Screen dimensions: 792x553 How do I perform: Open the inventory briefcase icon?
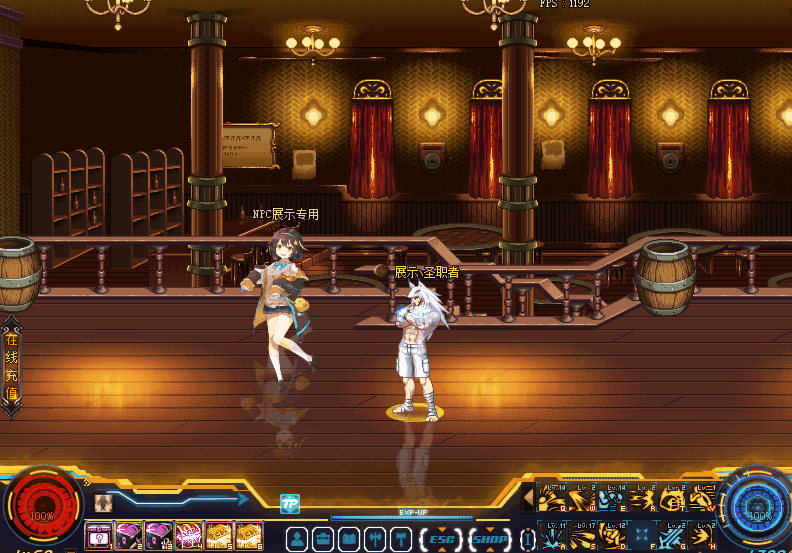pyautogui.click(x=323, y=539)
